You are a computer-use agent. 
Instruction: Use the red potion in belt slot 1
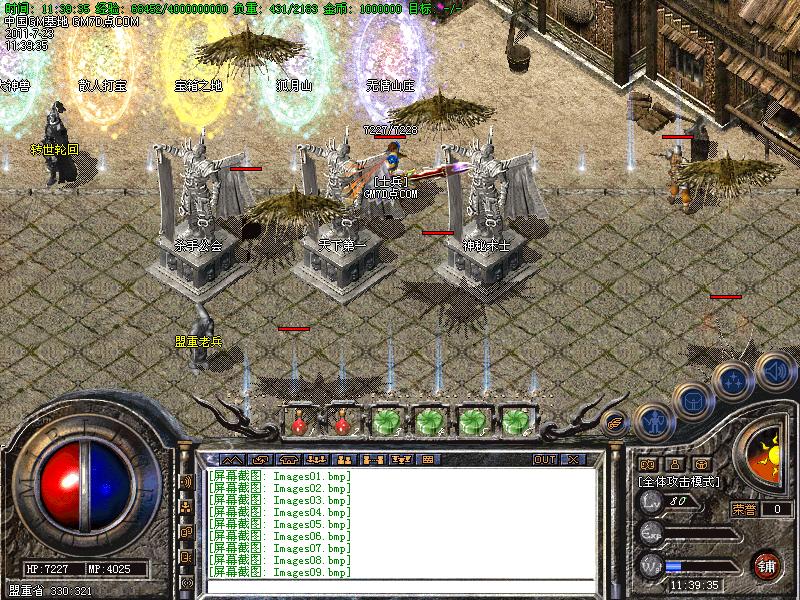pos(297,422)
